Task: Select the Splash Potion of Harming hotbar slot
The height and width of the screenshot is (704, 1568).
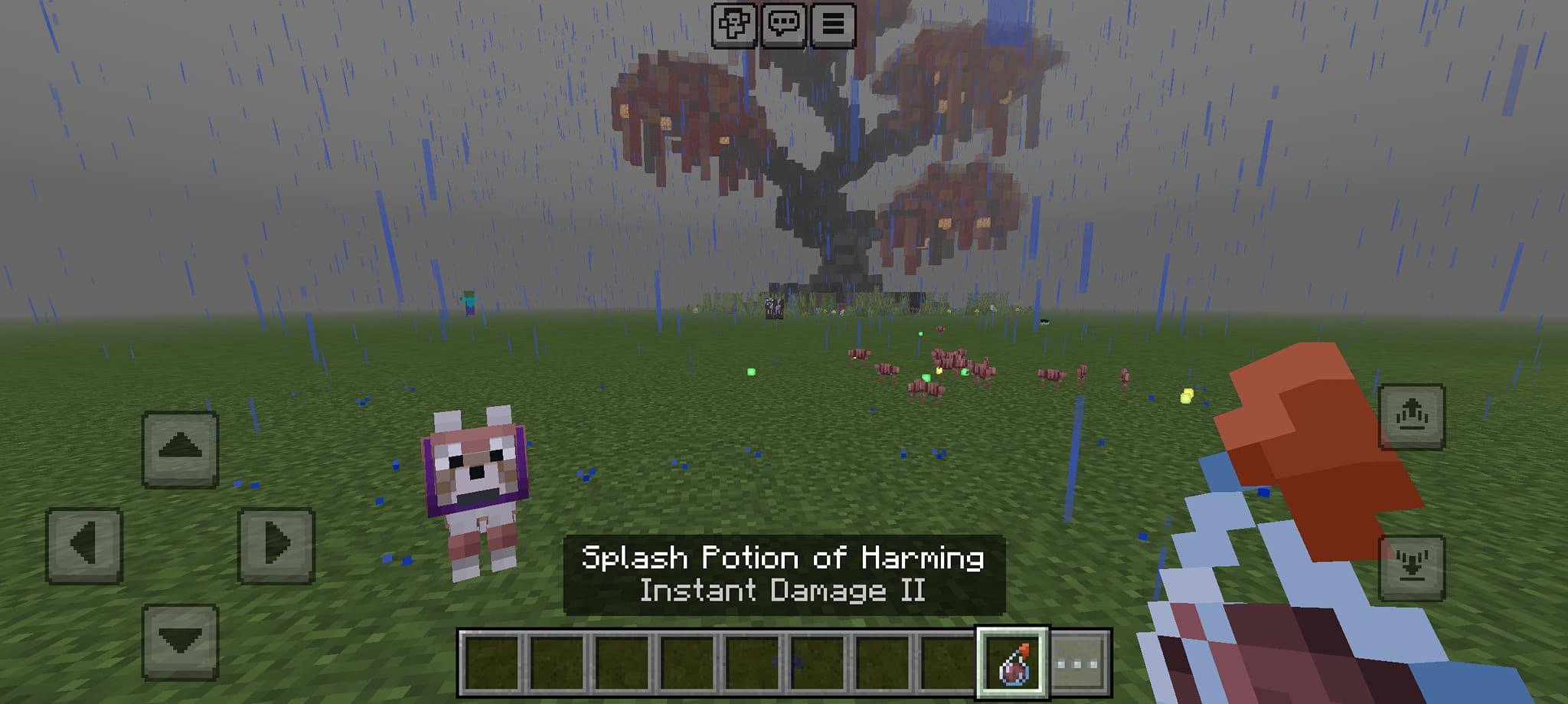Action: click(x=1012, y=662)
